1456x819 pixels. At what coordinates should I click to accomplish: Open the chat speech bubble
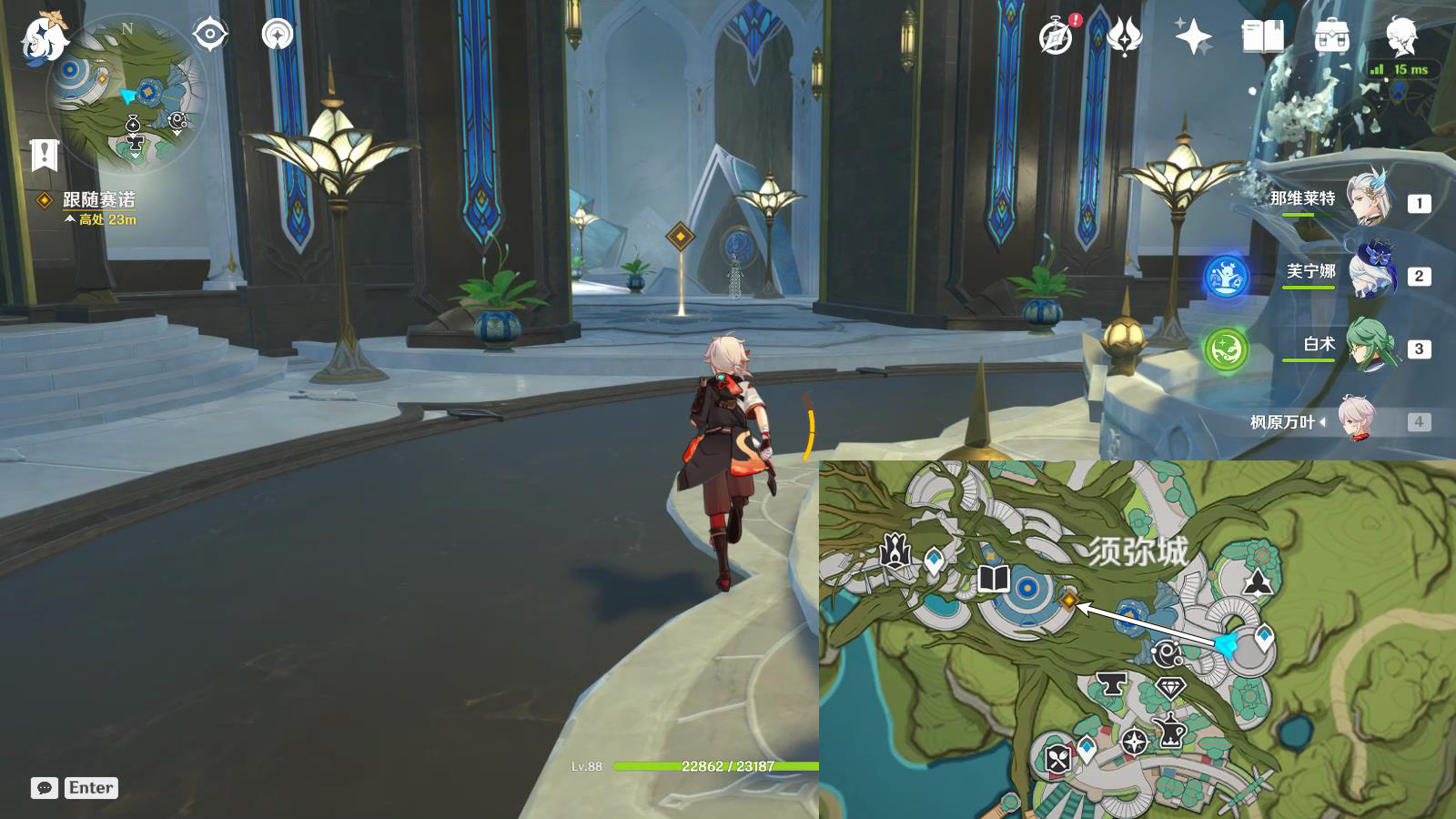(x=44, y=788)
